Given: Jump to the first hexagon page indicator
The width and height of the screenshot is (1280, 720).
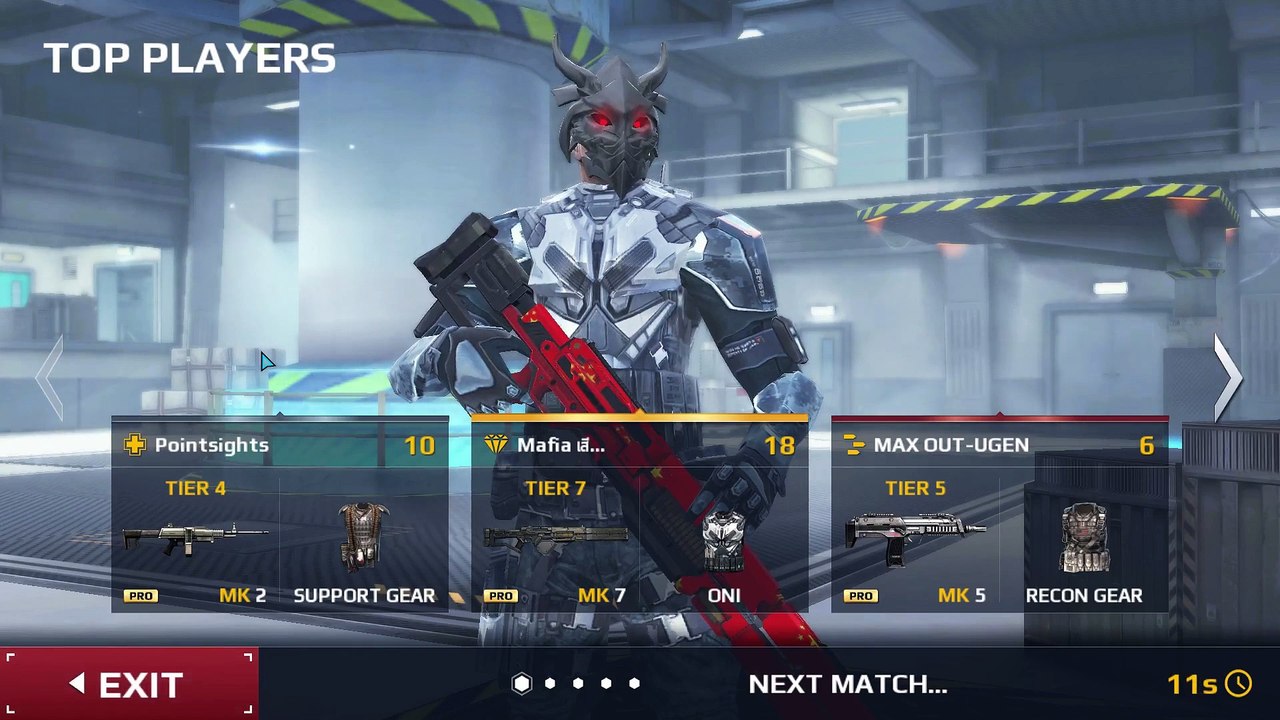Looking at the screenshot, I should [x=522, y=683].
